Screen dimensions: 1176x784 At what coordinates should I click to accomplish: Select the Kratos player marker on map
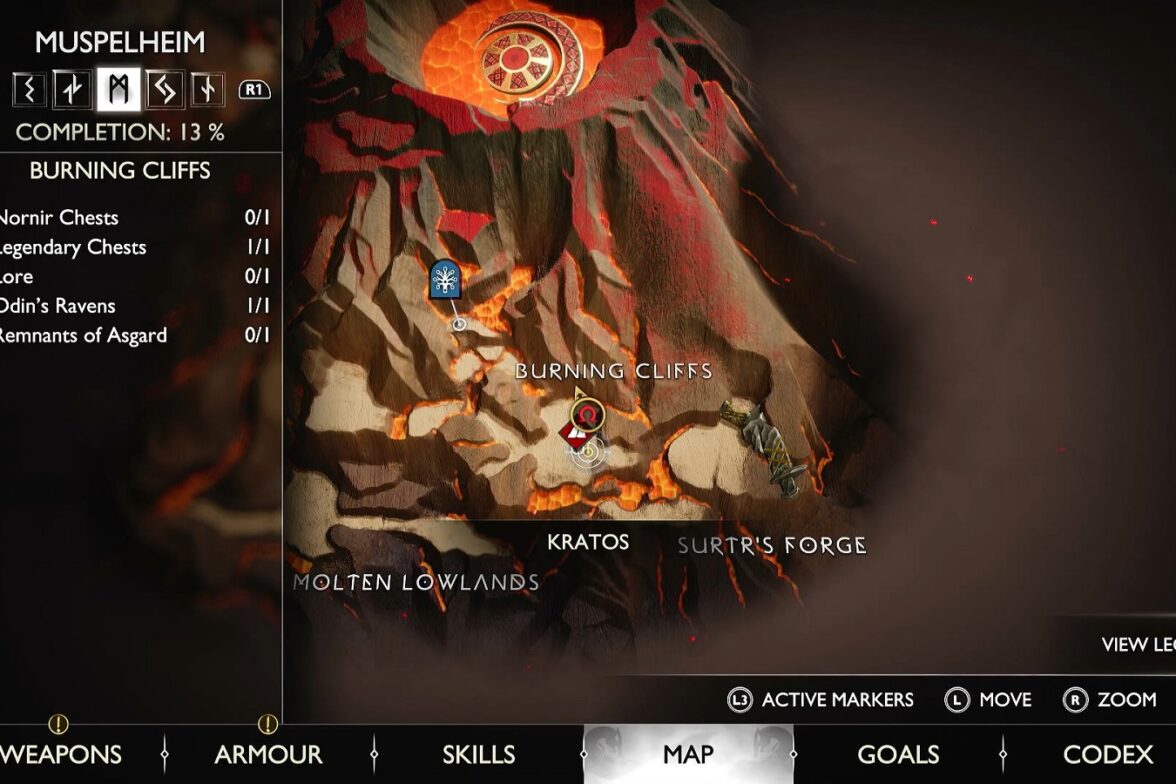click(588, 451)
